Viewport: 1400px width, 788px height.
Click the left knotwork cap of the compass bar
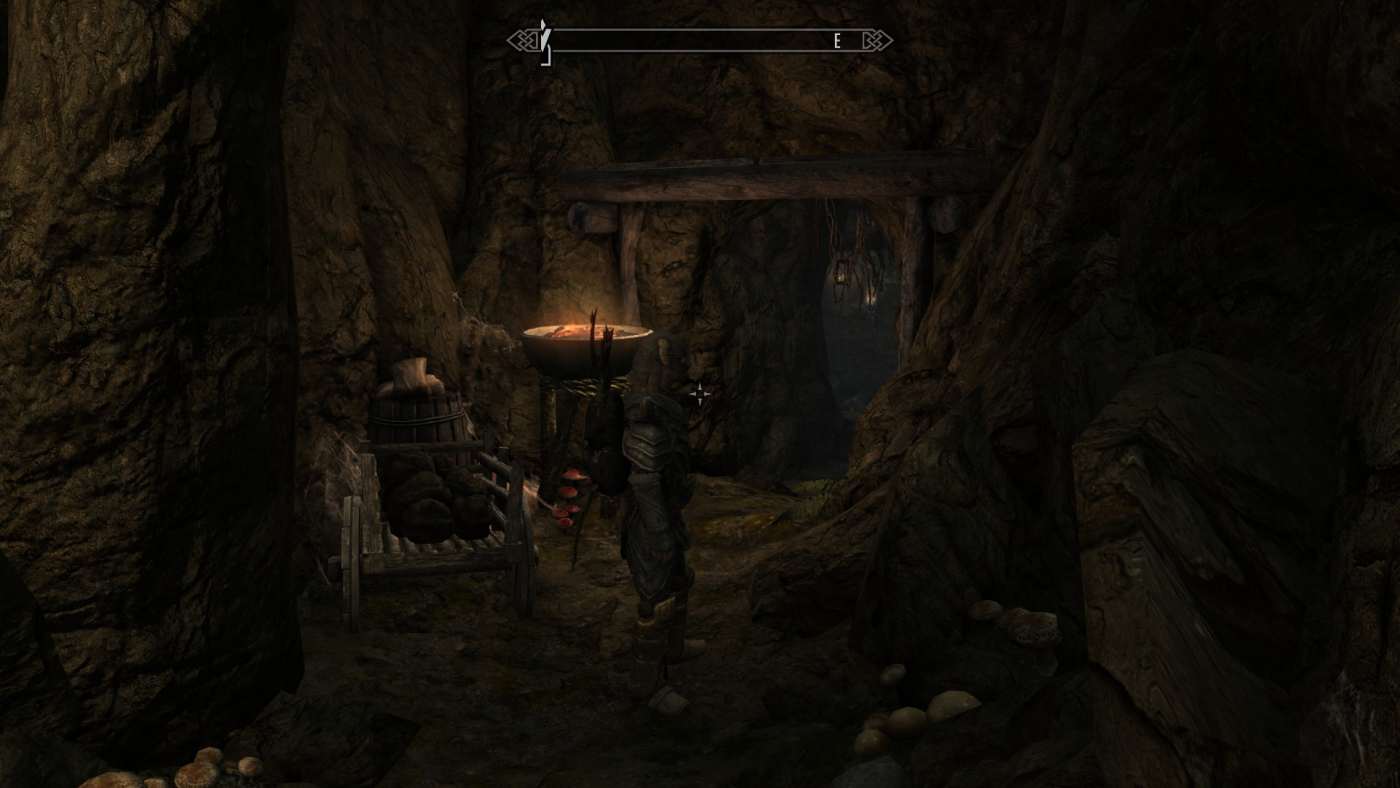point(524,42)
